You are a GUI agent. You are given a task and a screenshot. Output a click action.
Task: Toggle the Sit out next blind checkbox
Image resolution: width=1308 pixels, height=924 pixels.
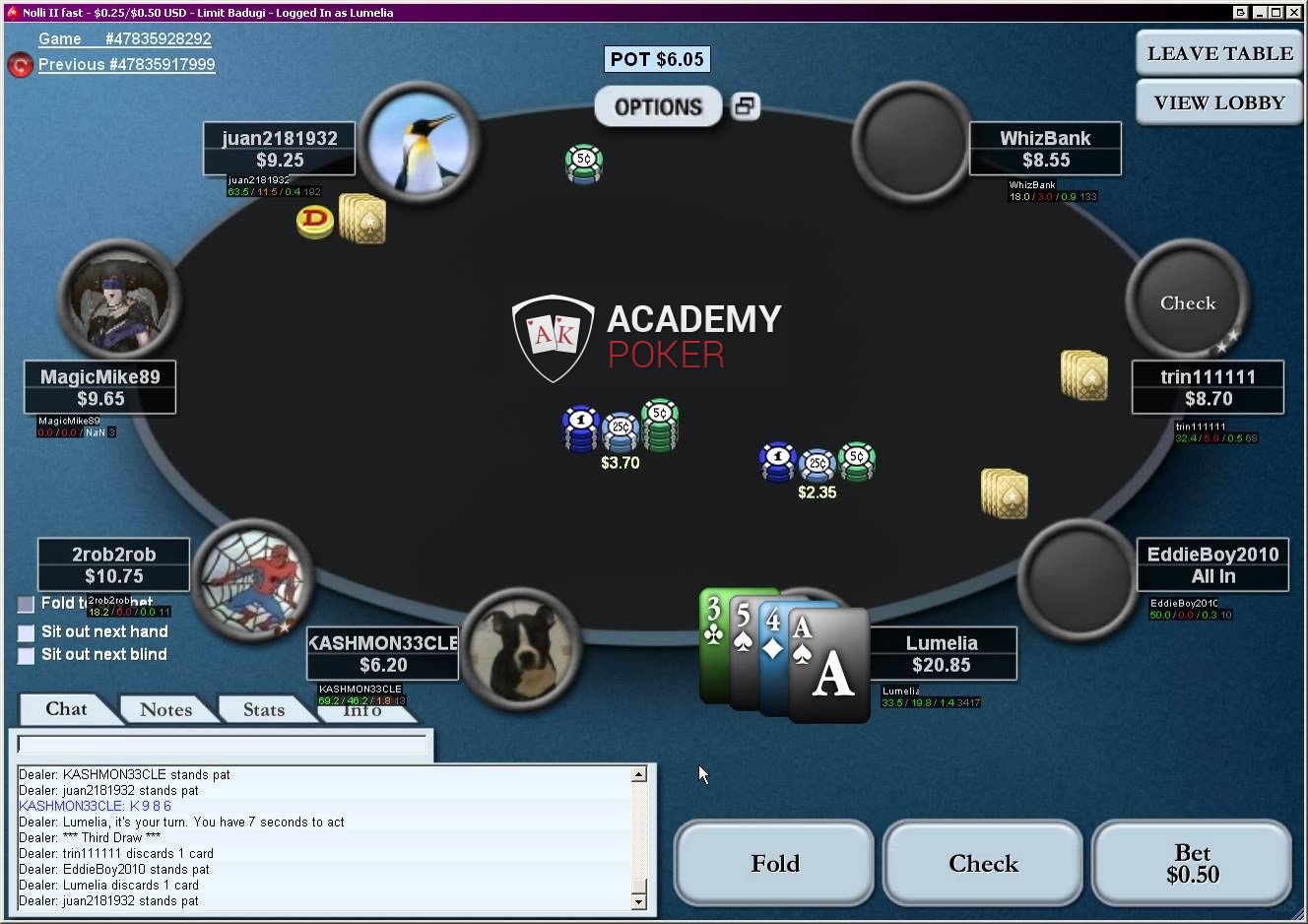[27, 655]
